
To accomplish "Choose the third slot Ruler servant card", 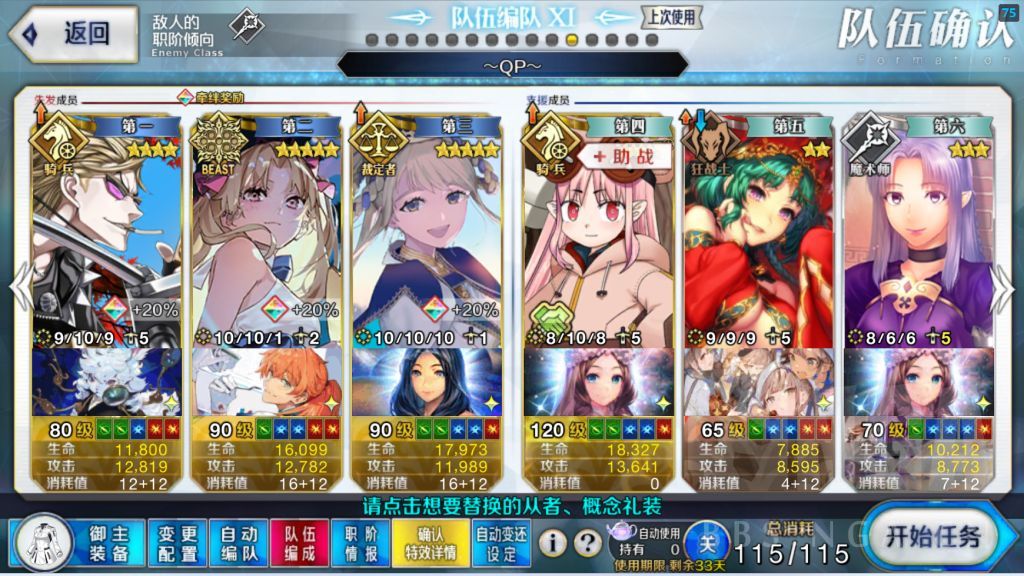I will pyautogui.click(x=425, y=240).
